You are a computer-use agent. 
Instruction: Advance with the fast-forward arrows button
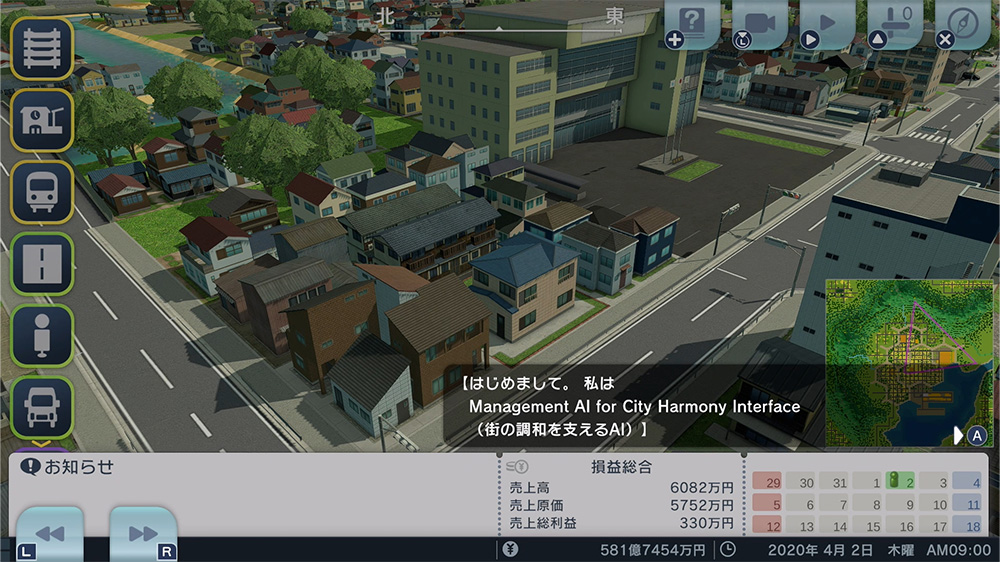click(x=143, y=533)
